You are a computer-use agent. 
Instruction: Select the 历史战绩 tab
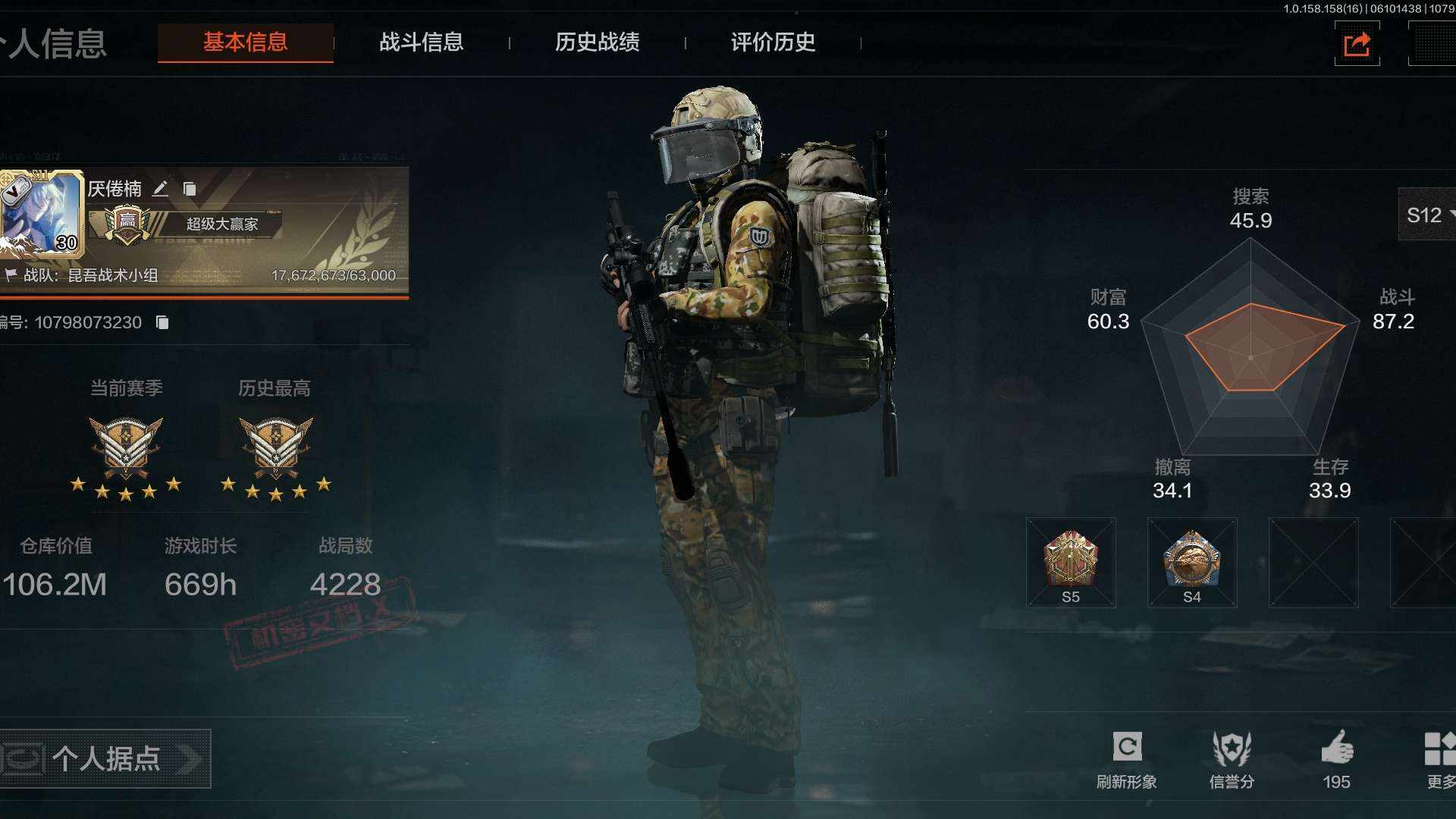coord(597,42)
